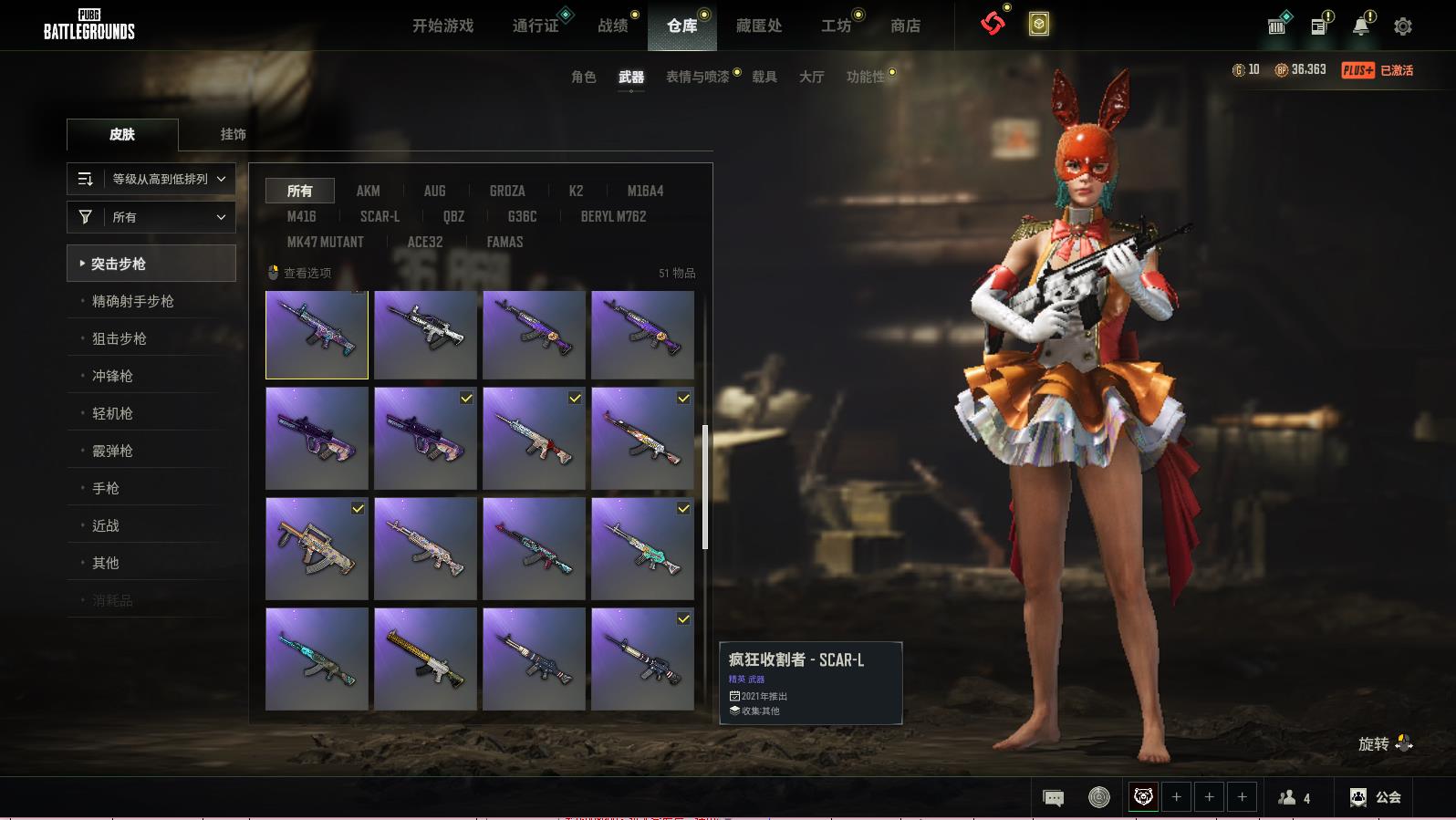The height and width of the screenshot is (820, 1456).
Task: Go to the 通行证 pass page
Action: click(x=536, y=26)
